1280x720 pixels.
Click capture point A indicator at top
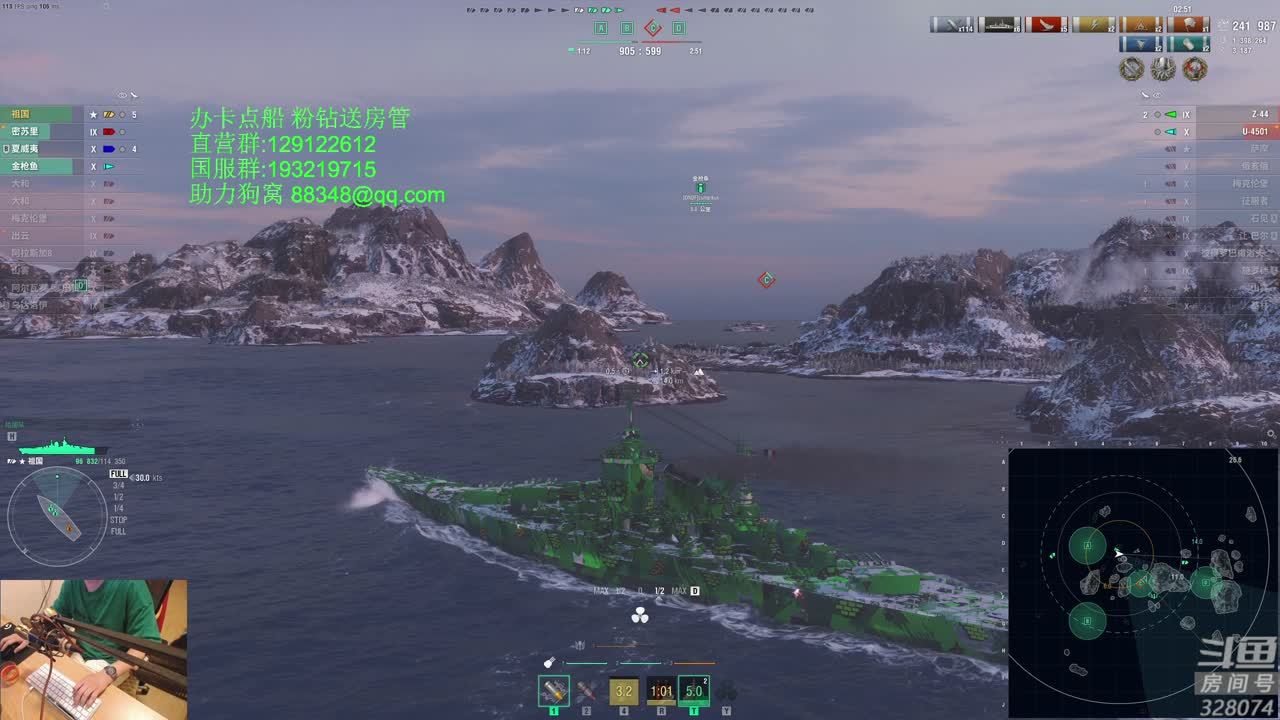(x=601, y=28)
